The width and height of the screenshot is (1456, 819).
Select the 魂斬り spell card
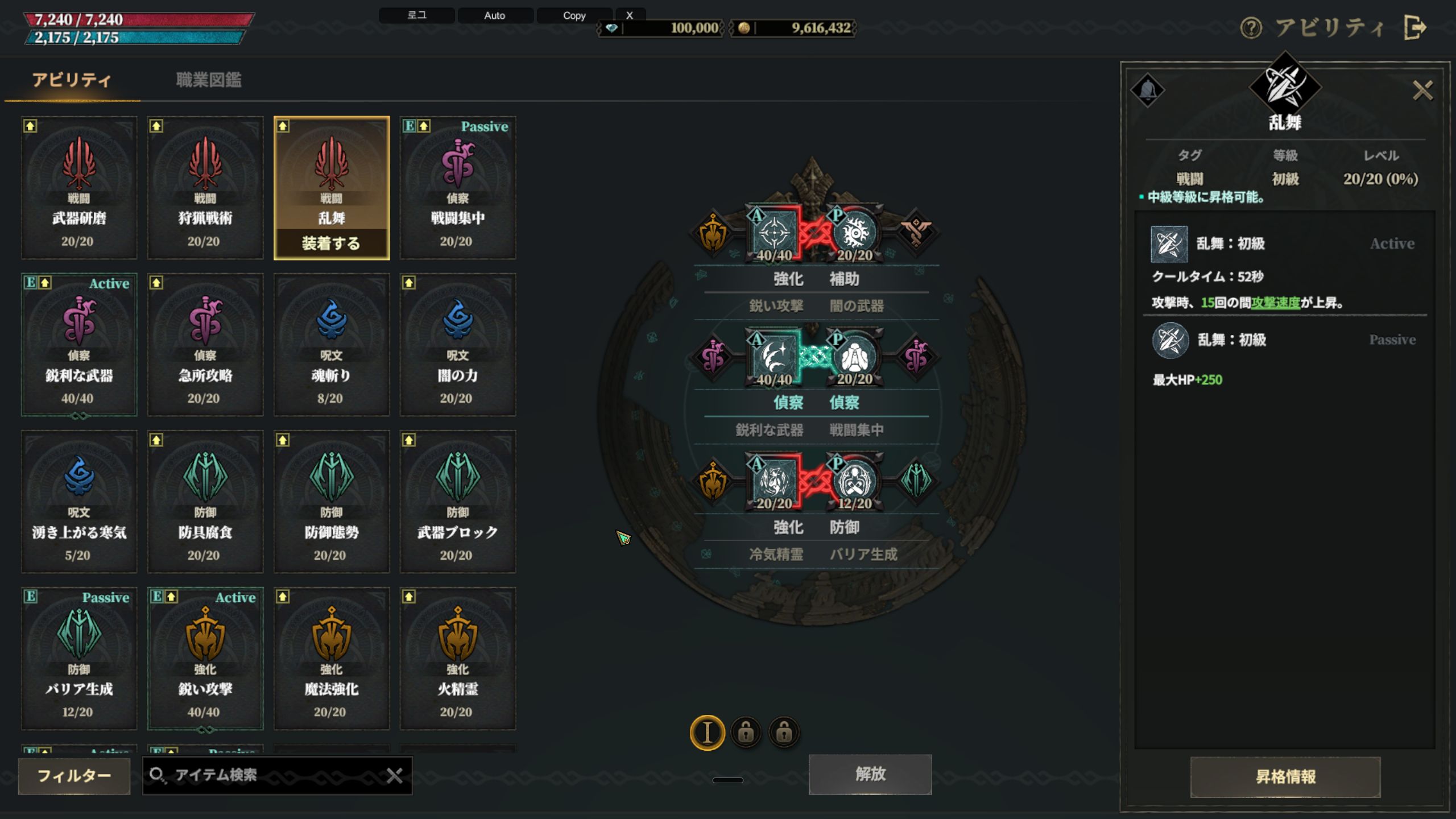point(332,345)
